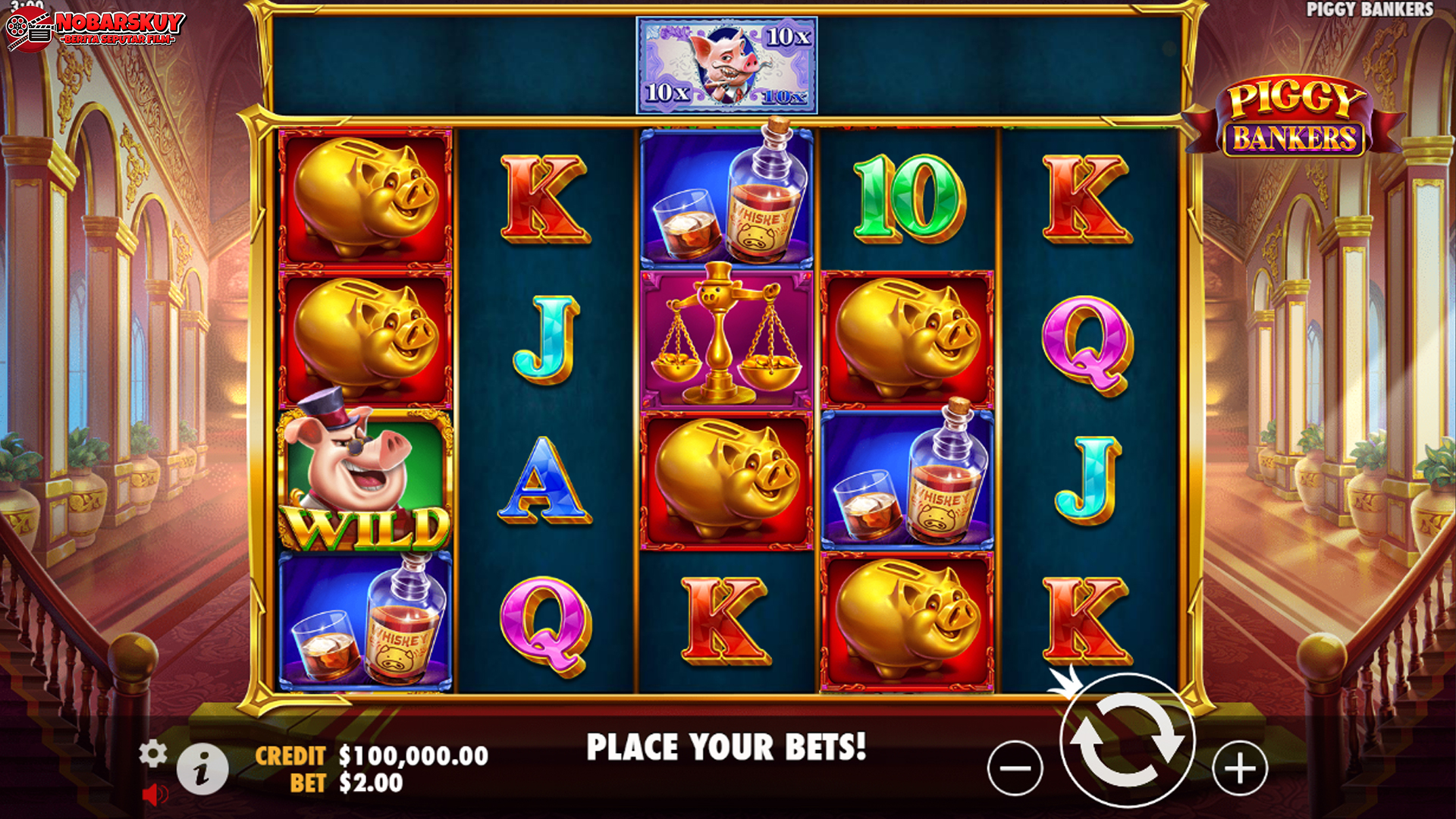The image size is (1456, 819).
Task: Increase the bet with the plus button
Action: tap(1240, 768)
